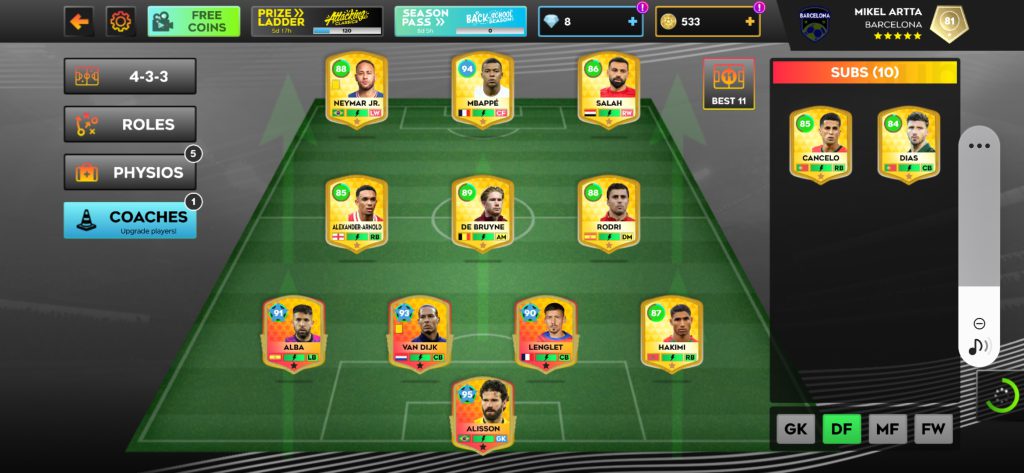Add more coins with the plus button

point(749,21)
